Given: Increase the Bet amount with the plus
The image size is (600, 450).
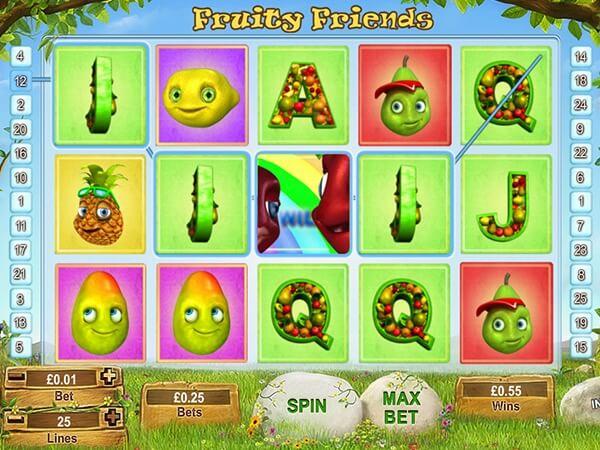Looking at the screenshot, I should click(109, 377).
